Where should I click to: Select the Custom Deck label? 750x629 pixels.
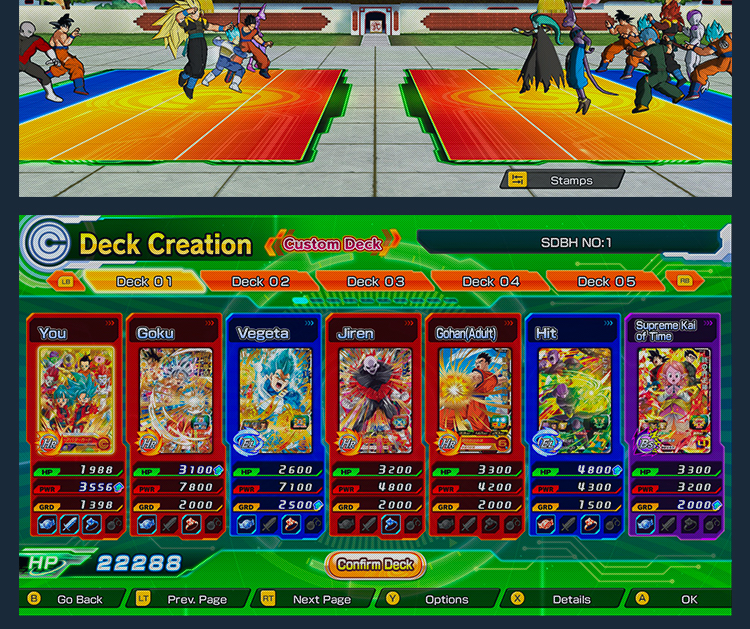point(333,243)
